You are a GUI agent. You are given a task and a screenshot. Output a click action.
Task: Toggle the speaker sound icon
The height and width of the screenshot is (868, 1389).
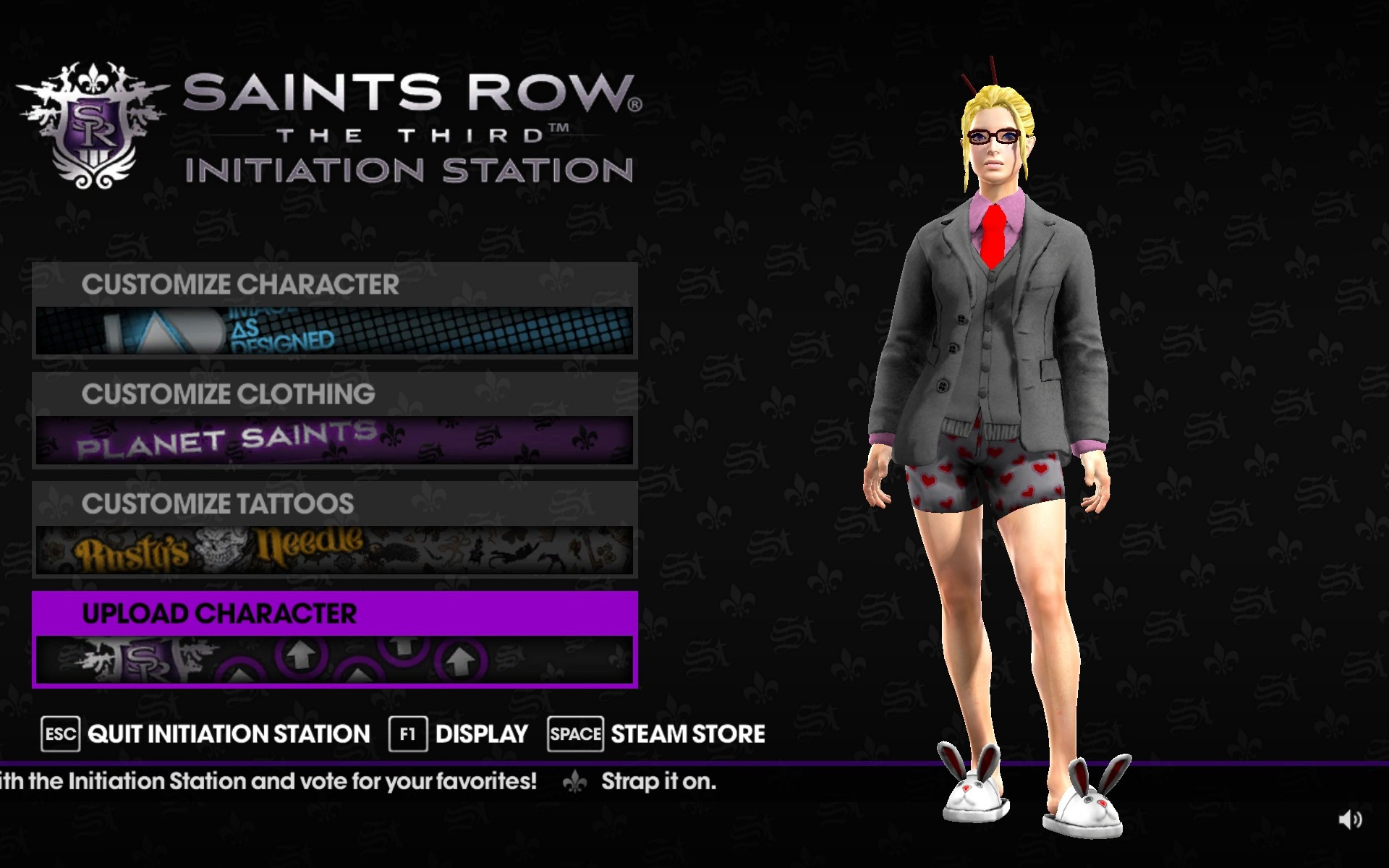tap(1349, 820)
